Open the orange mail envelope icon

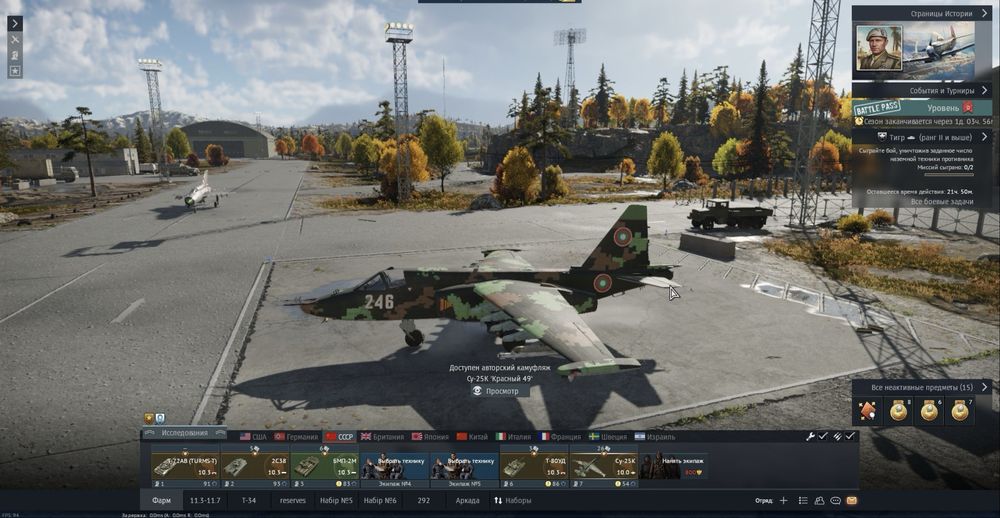pos(852,500)
